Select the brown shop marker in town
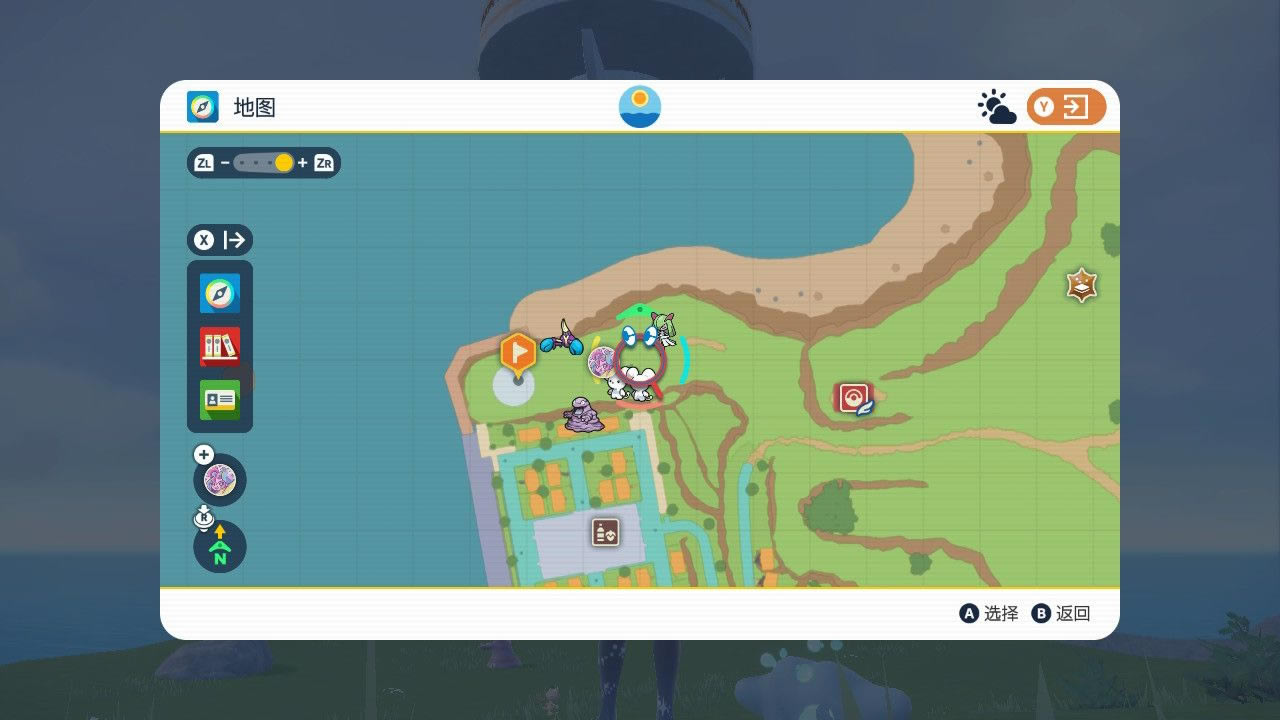Screen dimensions: 1280x720 pos(605,532)
